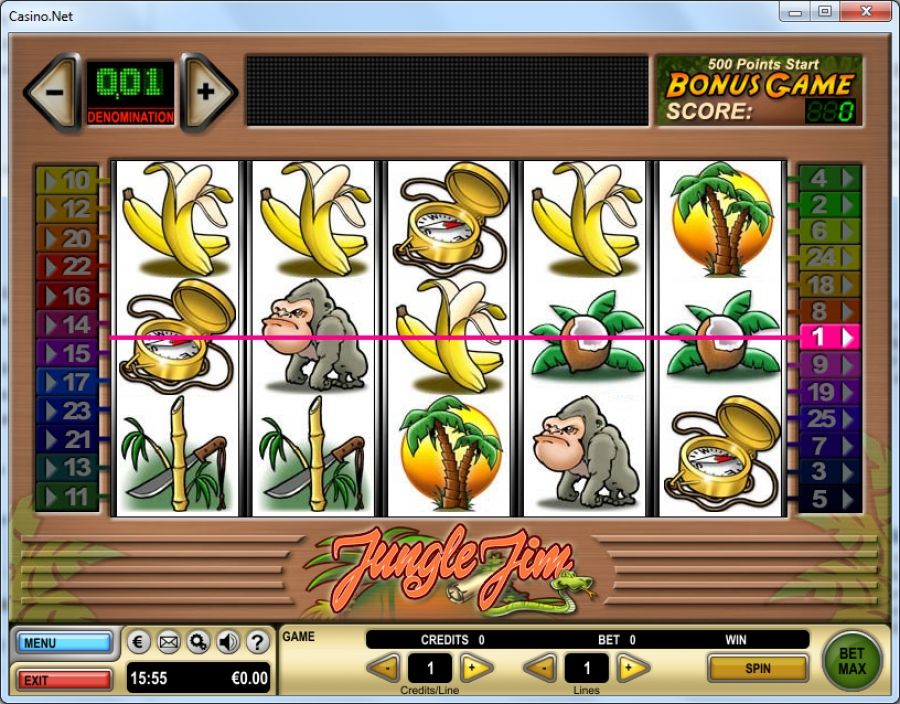
Task: Activate payline 1 on the right side
Action: coord(830,337)
